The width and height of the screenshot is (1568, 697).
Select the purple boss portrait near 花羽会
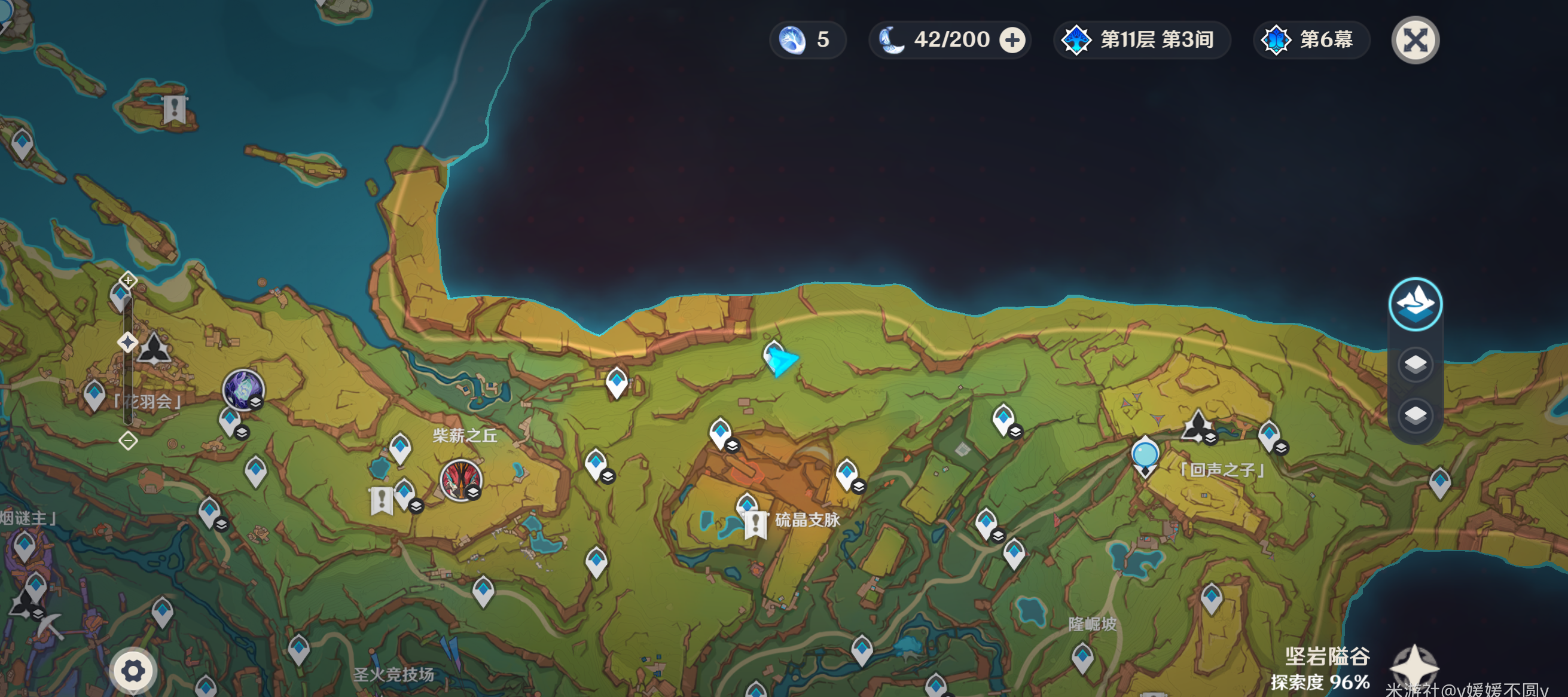coord(243,390)
